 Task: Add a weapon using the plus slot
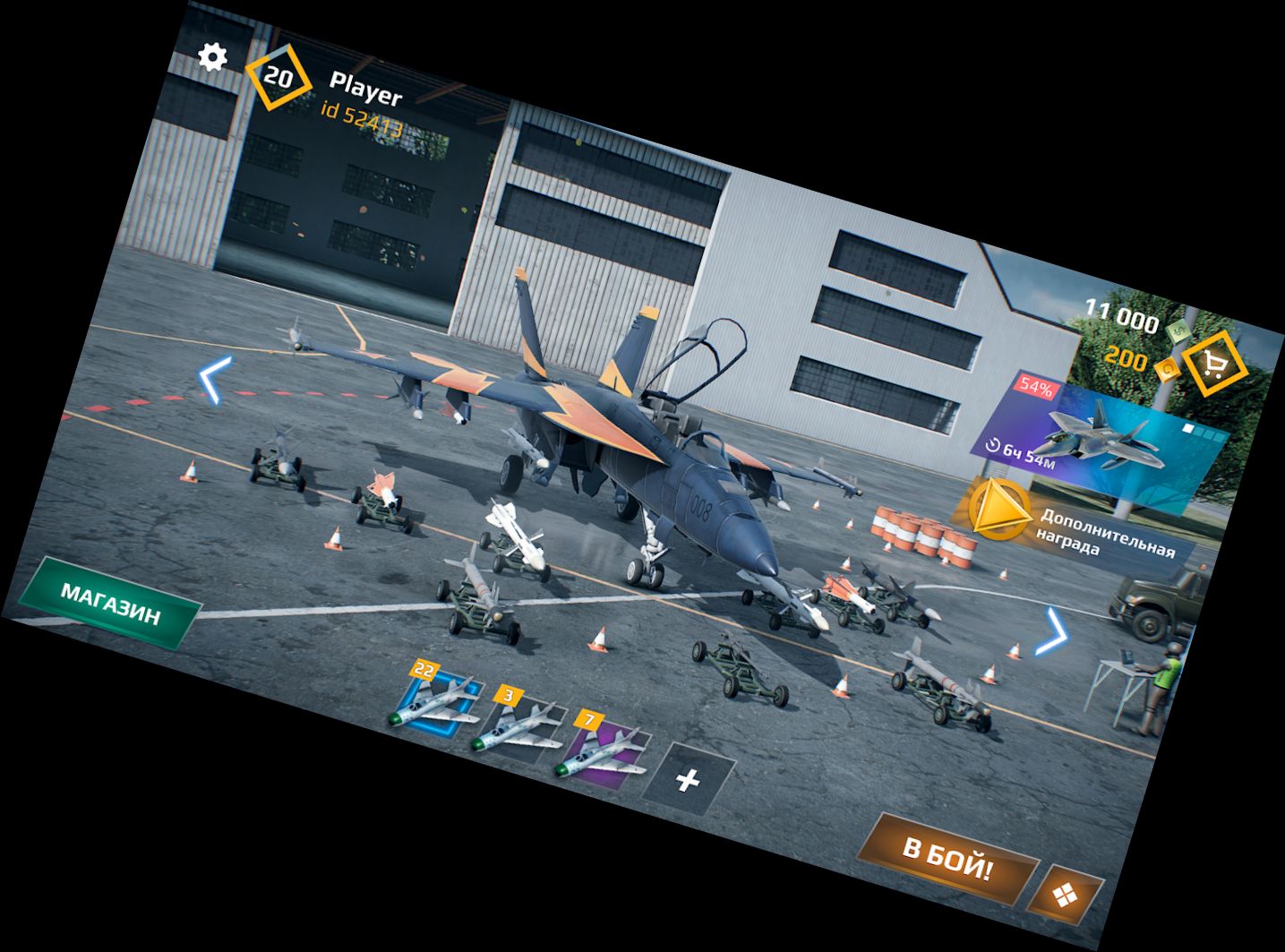(x=687, y=780)
